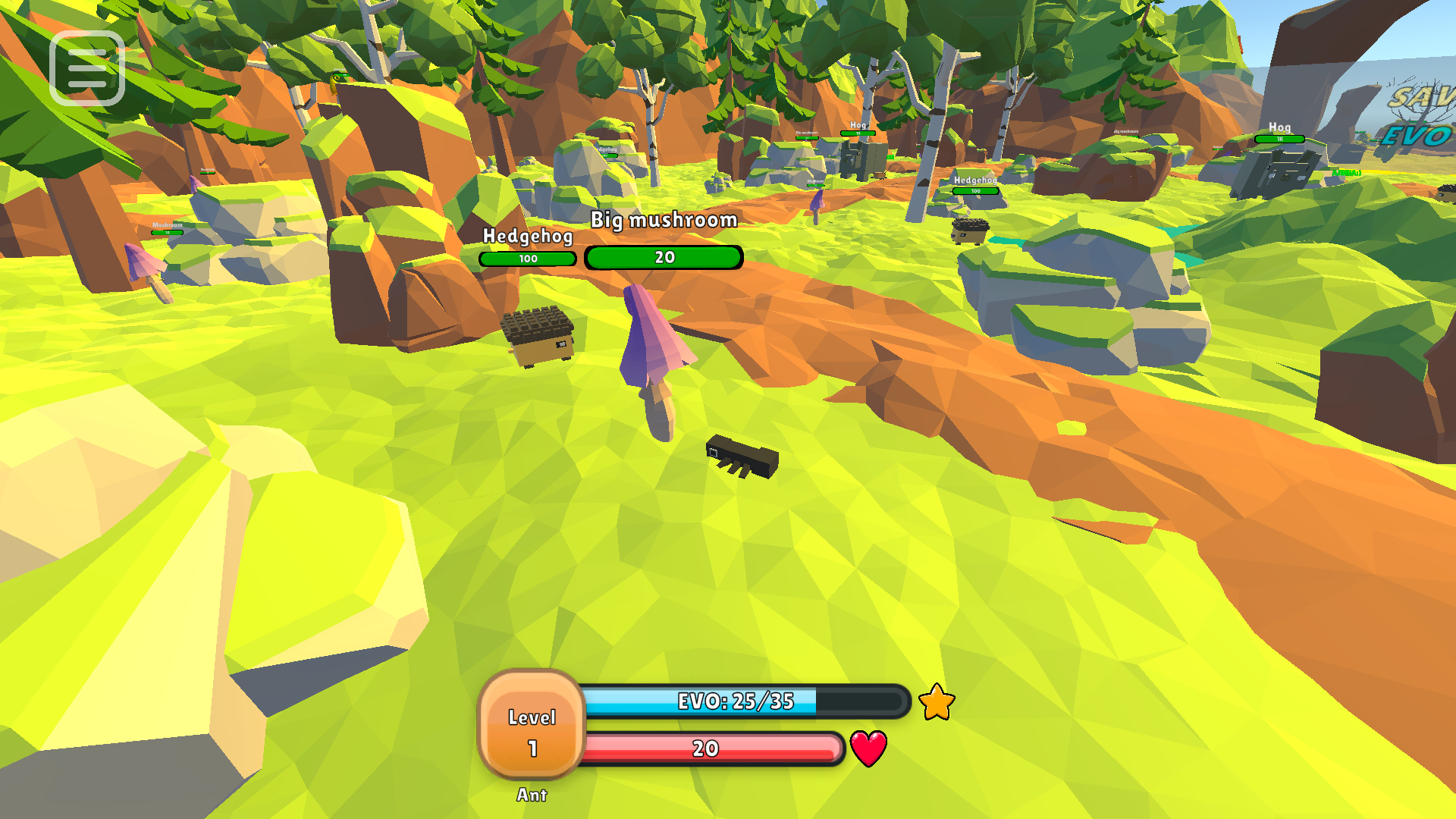This screenshot has width=1456, height=819.
Task: Click the right-side Hedgehog label near the river
Action: (974, 180)
